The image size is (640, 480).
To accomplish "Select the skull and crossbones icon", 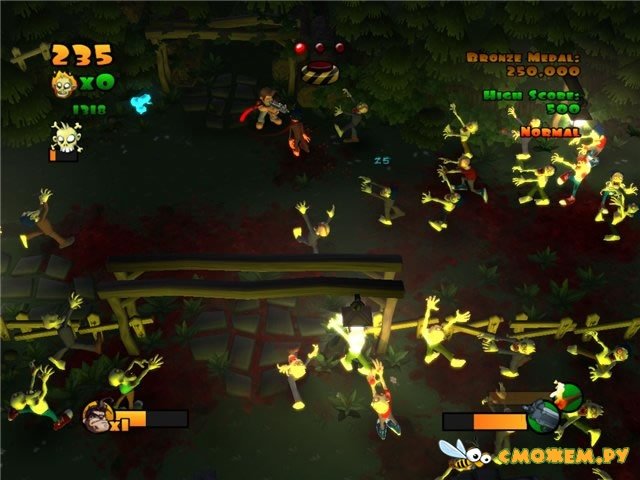I will coord(67,135).
